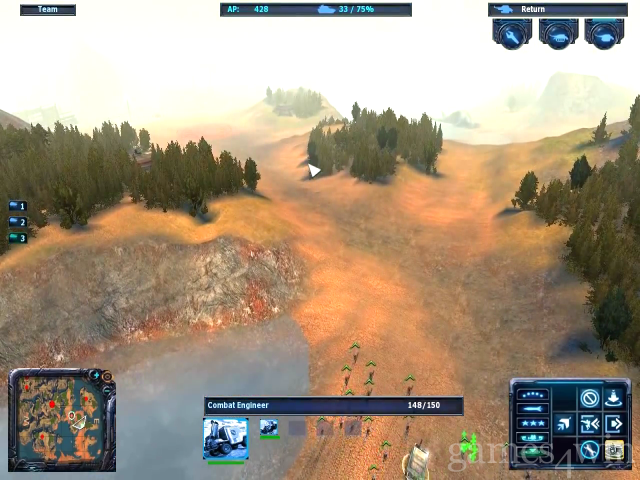The height and width of the screenshot is (480, 640).
Task: Select control group 2
Action: pyautogui.click(x=17, y=223)
